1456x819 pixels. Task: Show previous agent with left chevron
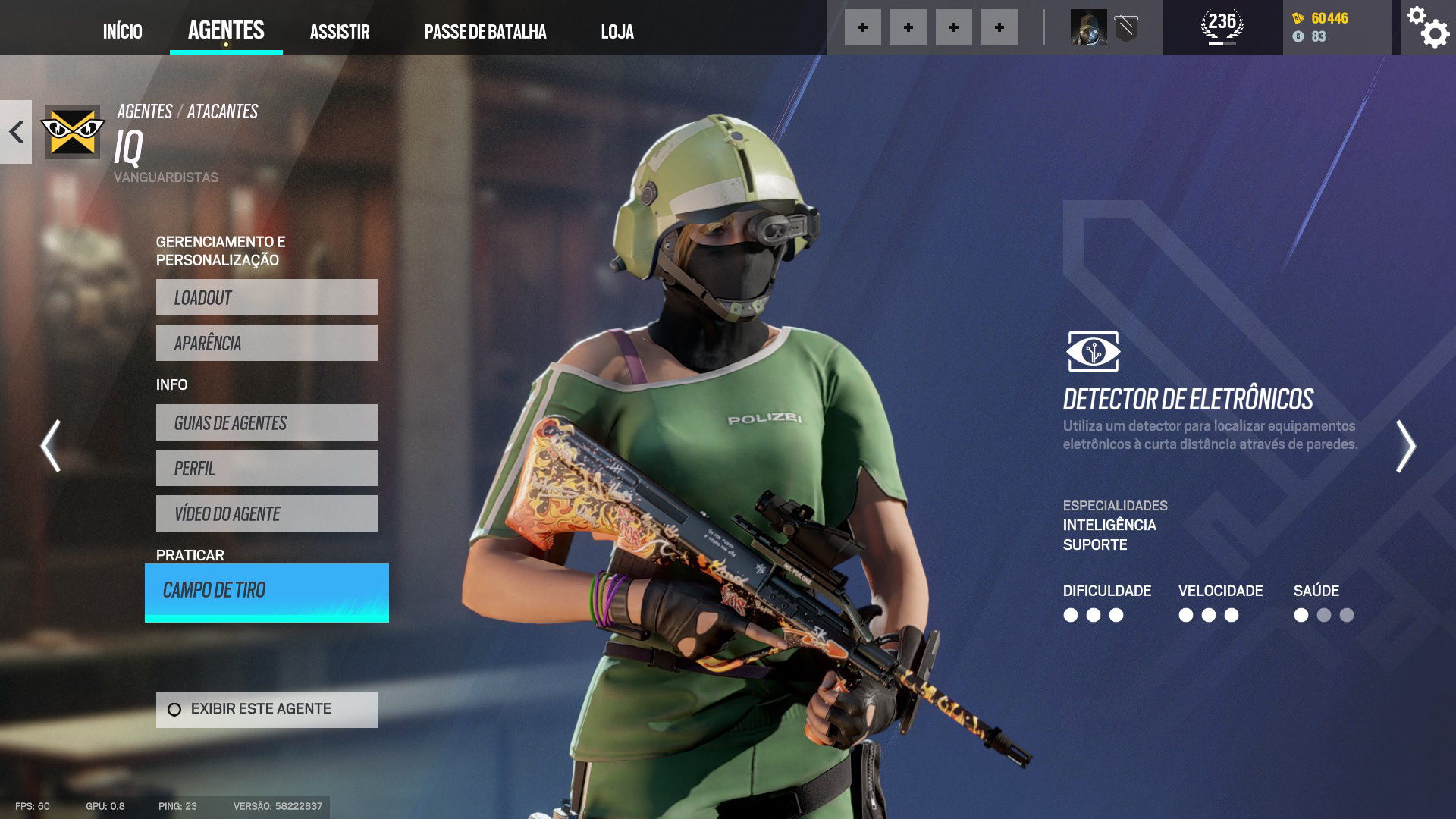tap(51, 446)
